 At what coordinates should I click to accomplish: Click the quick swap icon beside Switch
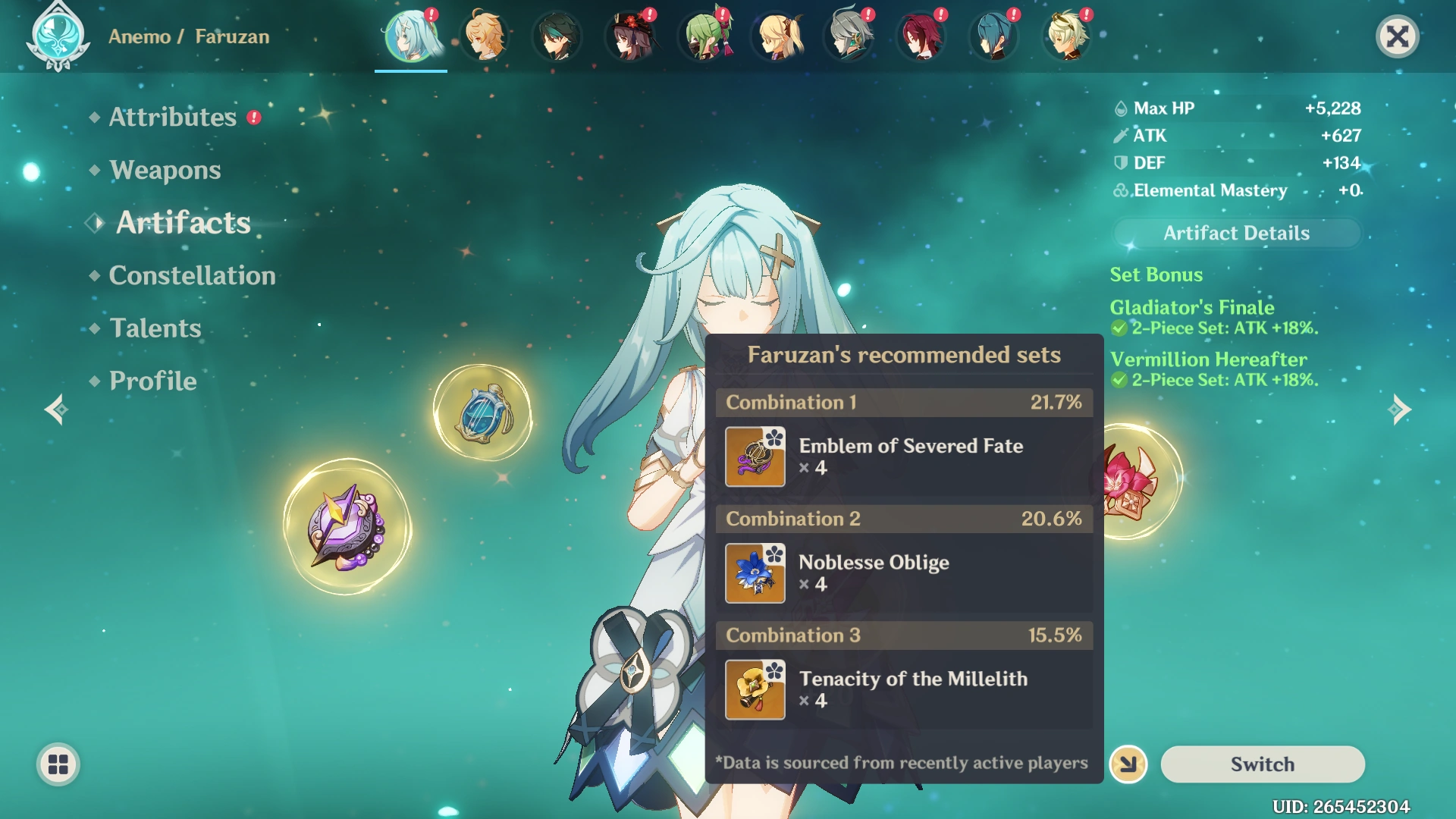click(1128, 764)
